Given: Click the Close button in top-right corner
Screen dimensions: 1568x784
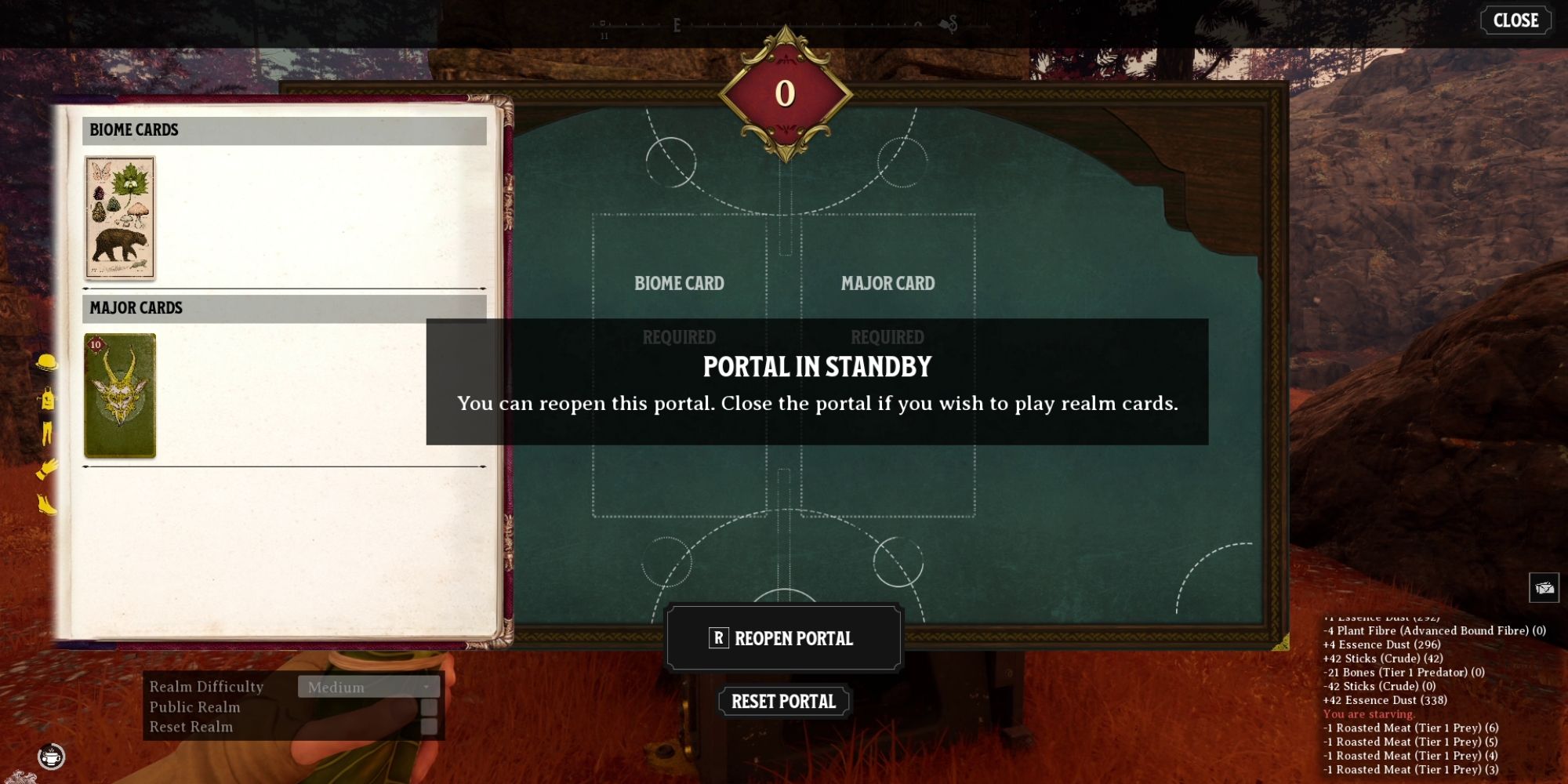Looking at the screenshot, I should 1515,21.
